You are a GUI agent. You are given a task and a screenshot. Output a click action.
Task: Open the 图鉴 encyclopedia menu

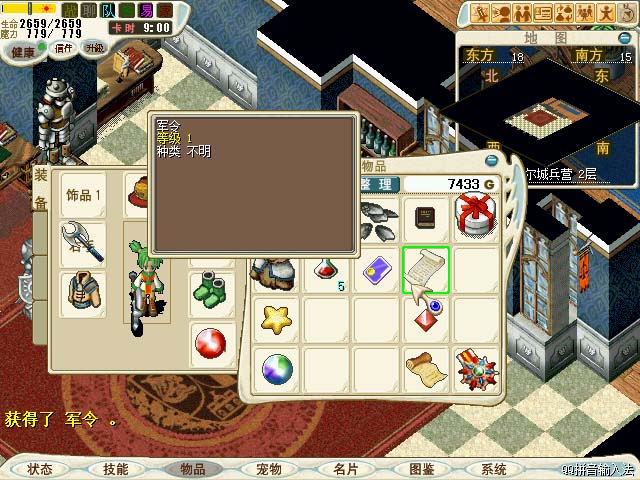(421, 469)
